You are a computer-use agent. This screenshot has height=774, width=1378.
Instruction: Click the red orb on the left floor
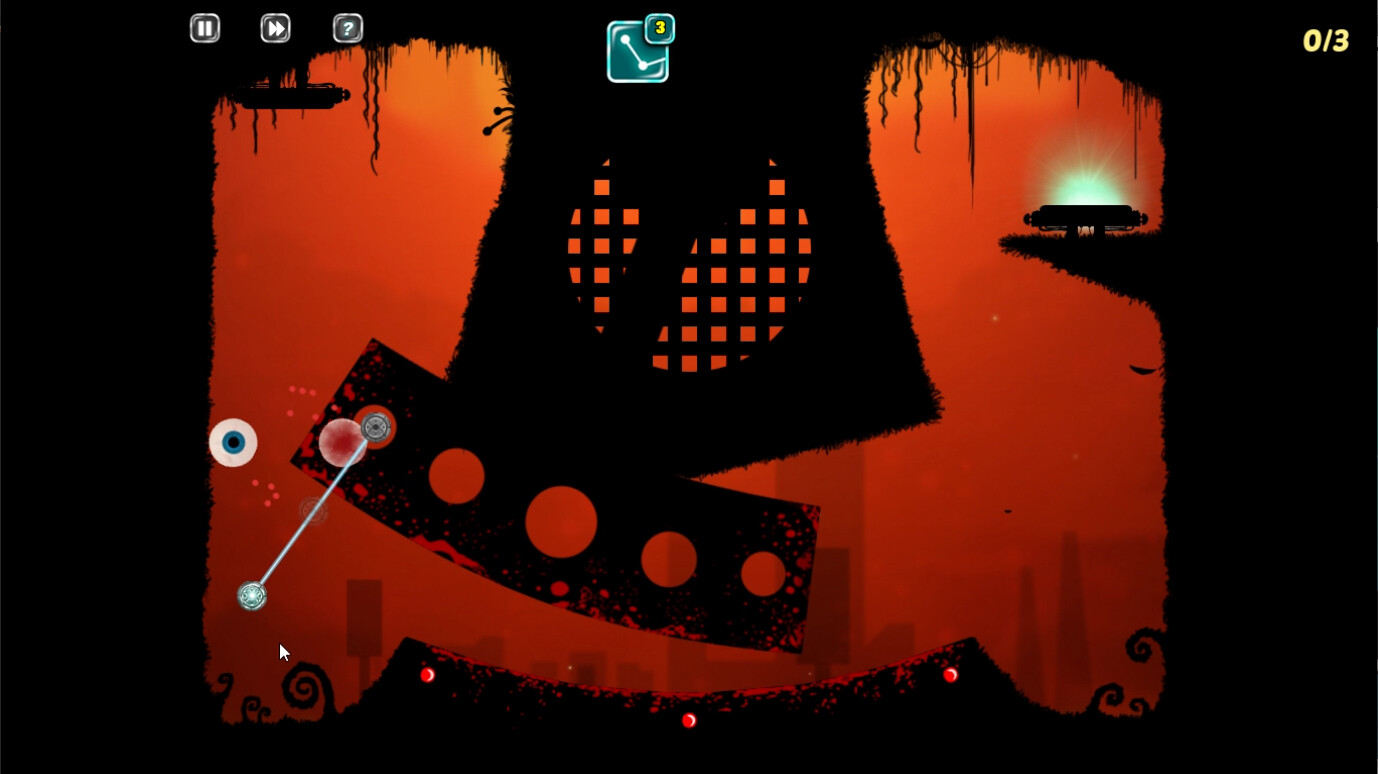click(x=428, y=674)
